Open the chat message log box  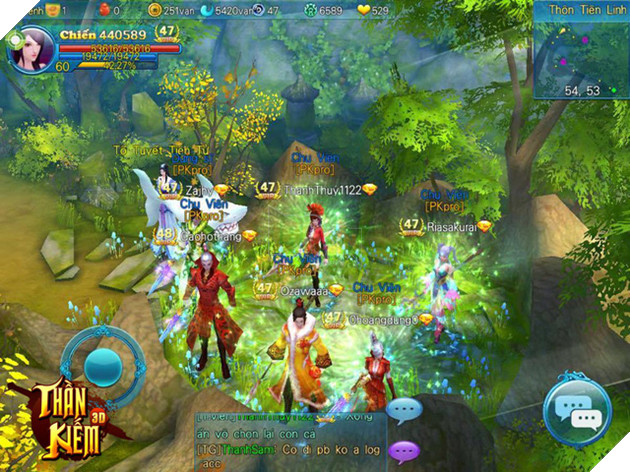point(288,442)
